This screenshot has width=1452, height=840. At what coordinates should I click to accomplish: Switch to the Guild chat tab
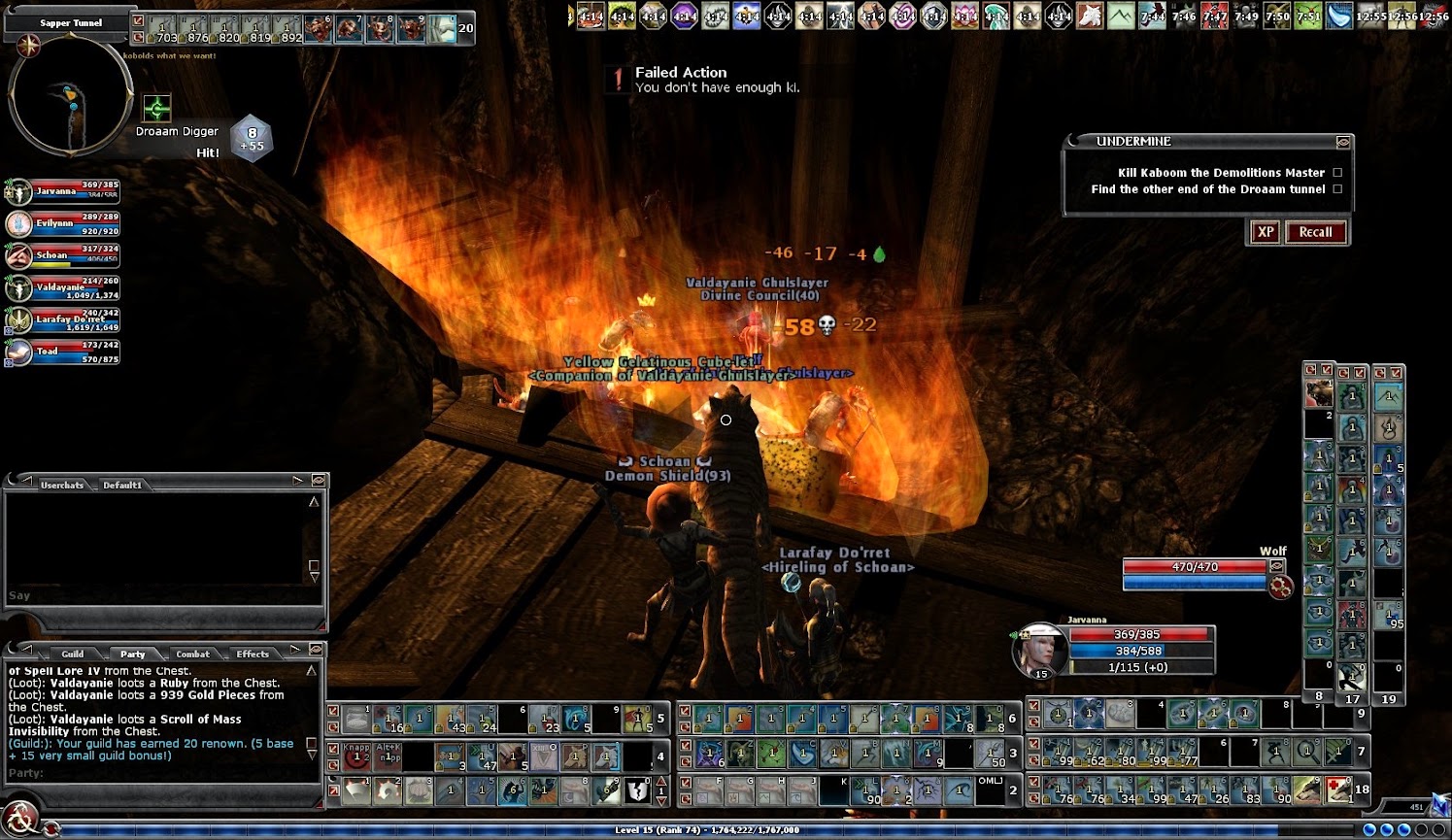tap(73, 654)
